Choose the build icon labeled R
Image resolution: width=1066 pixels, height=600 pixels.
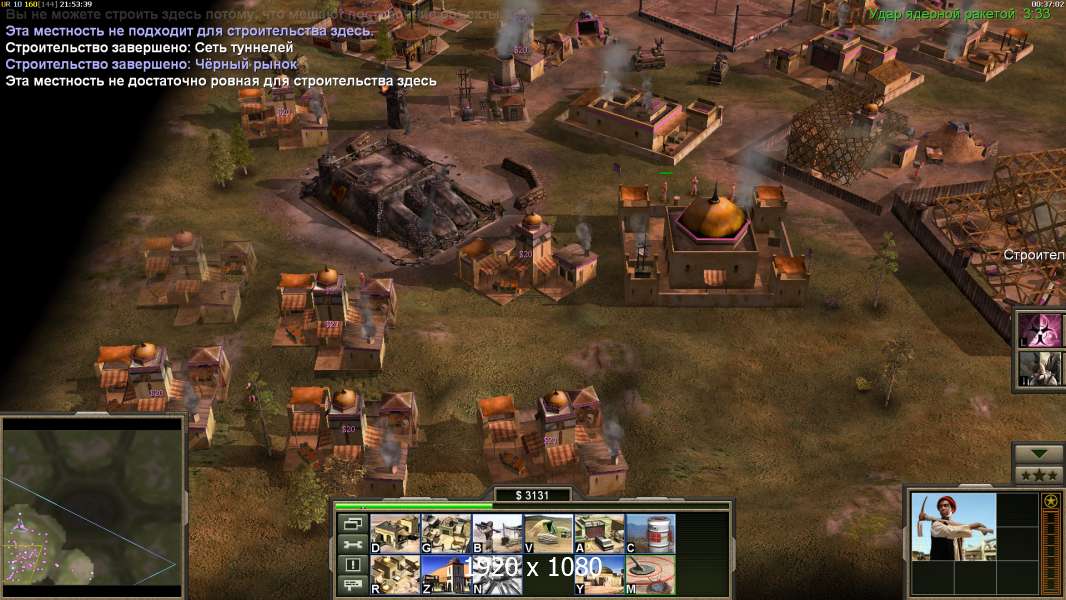(x=395, y=574)
